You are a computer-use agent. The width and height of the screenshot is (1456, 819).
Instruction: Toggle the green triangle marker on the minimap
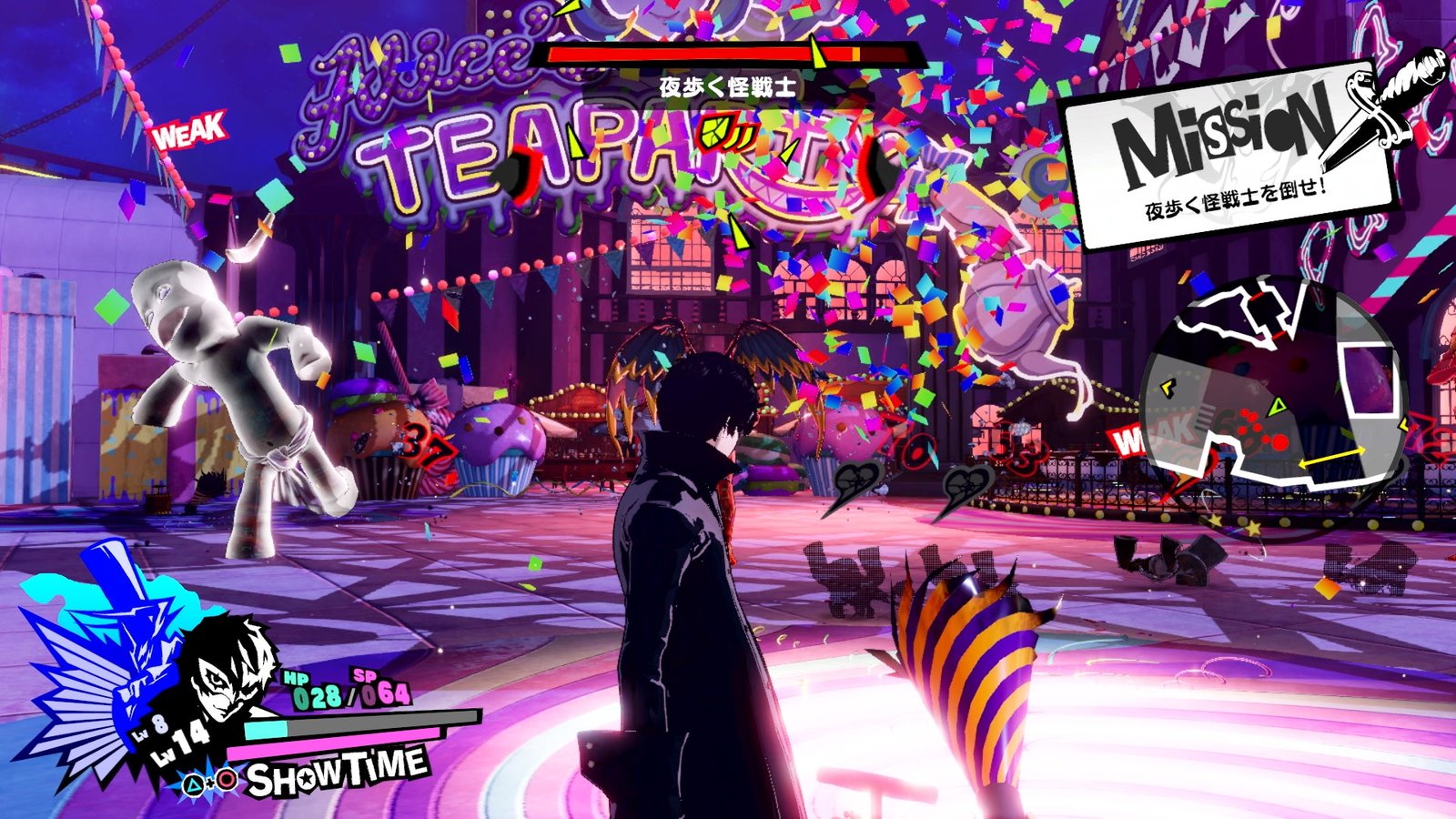point(1278,406)
